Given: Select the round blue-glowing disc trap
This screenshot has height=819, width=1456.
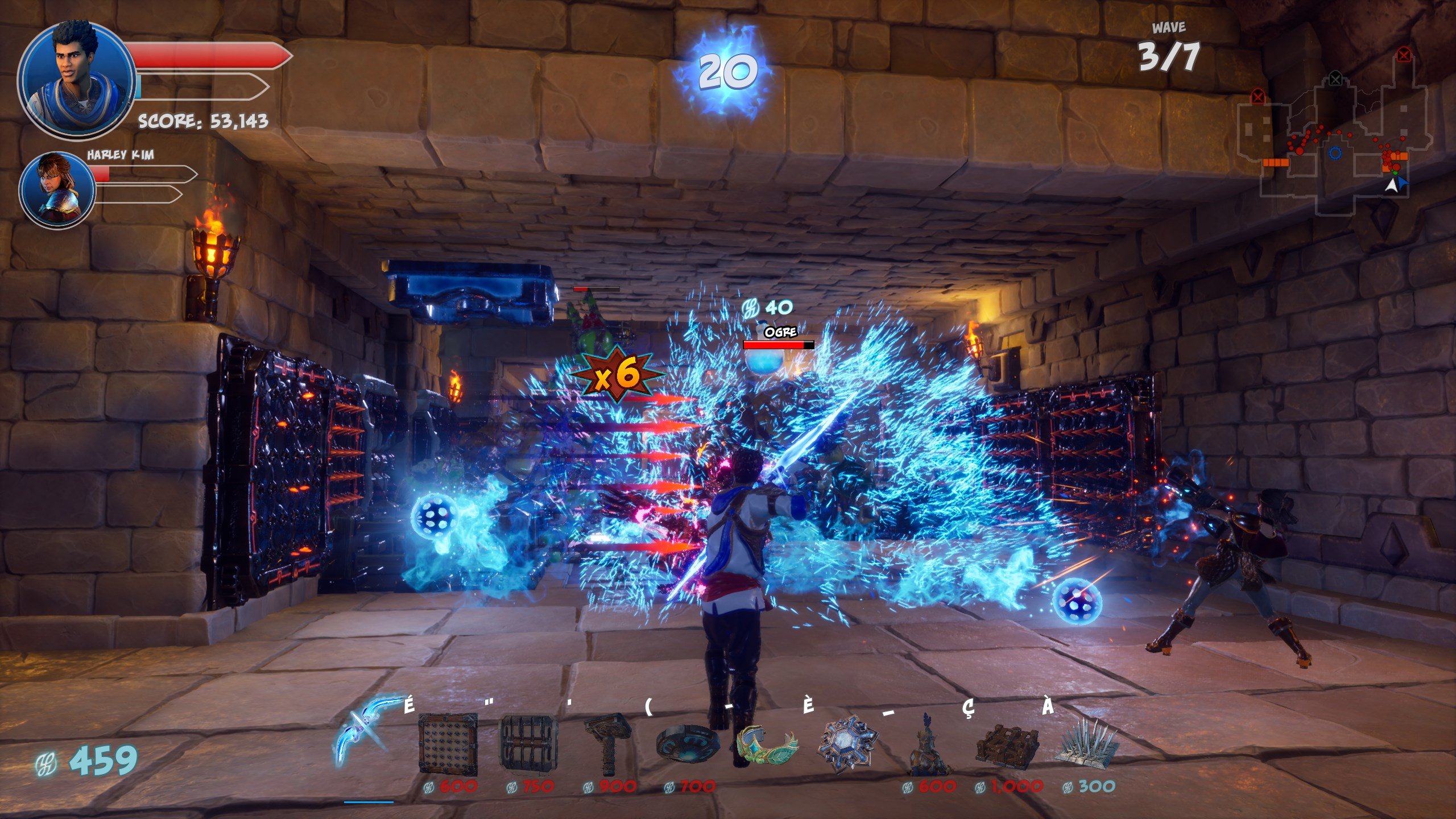Looking at the screenshot, I should coord(687,743).
